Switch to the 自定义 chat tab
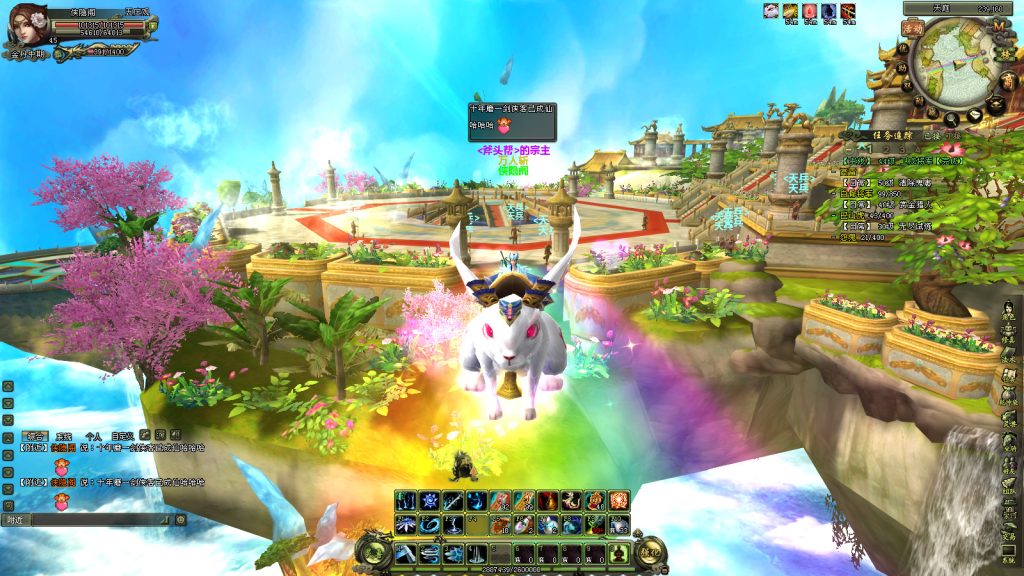 (122, 436)
